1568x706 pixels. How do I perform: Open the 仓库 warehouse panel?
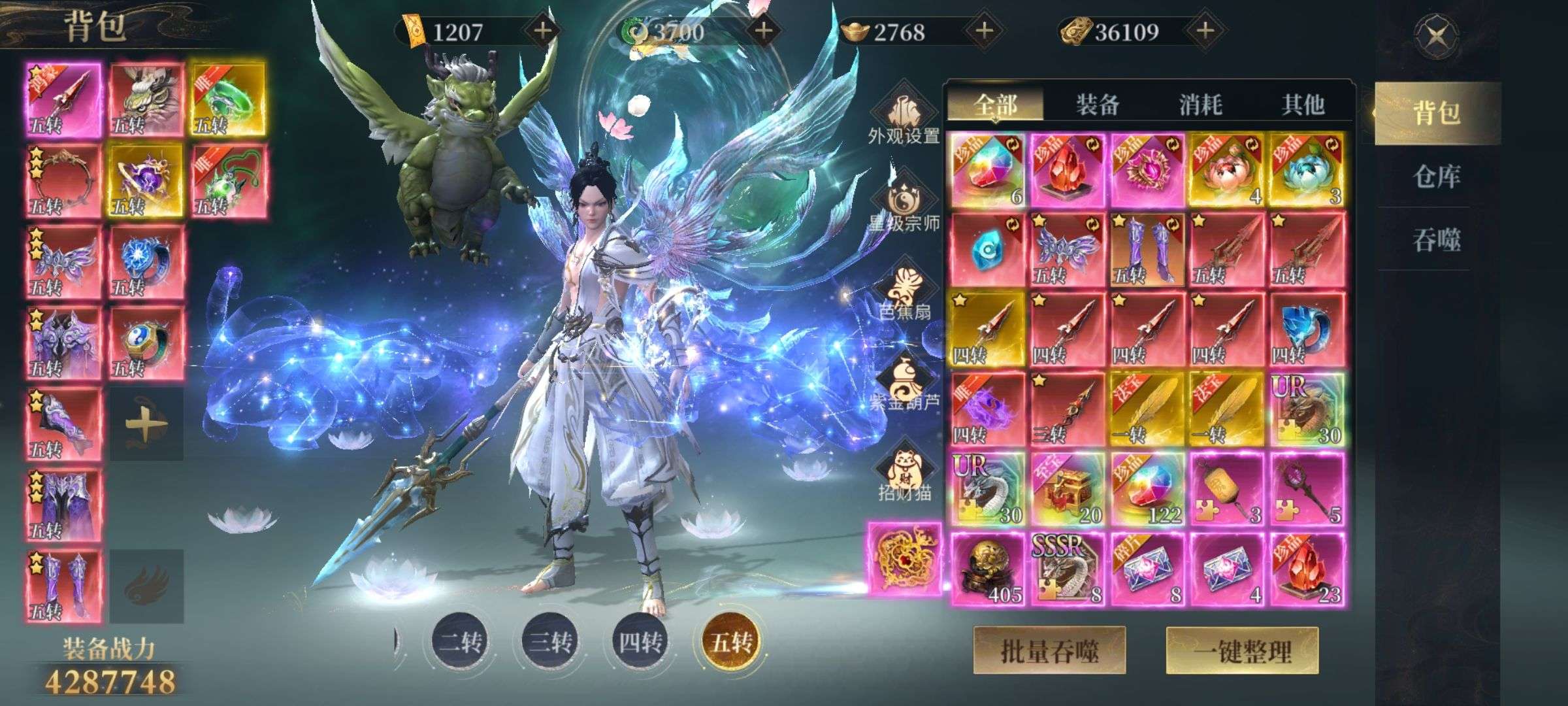coord(1436,176)
